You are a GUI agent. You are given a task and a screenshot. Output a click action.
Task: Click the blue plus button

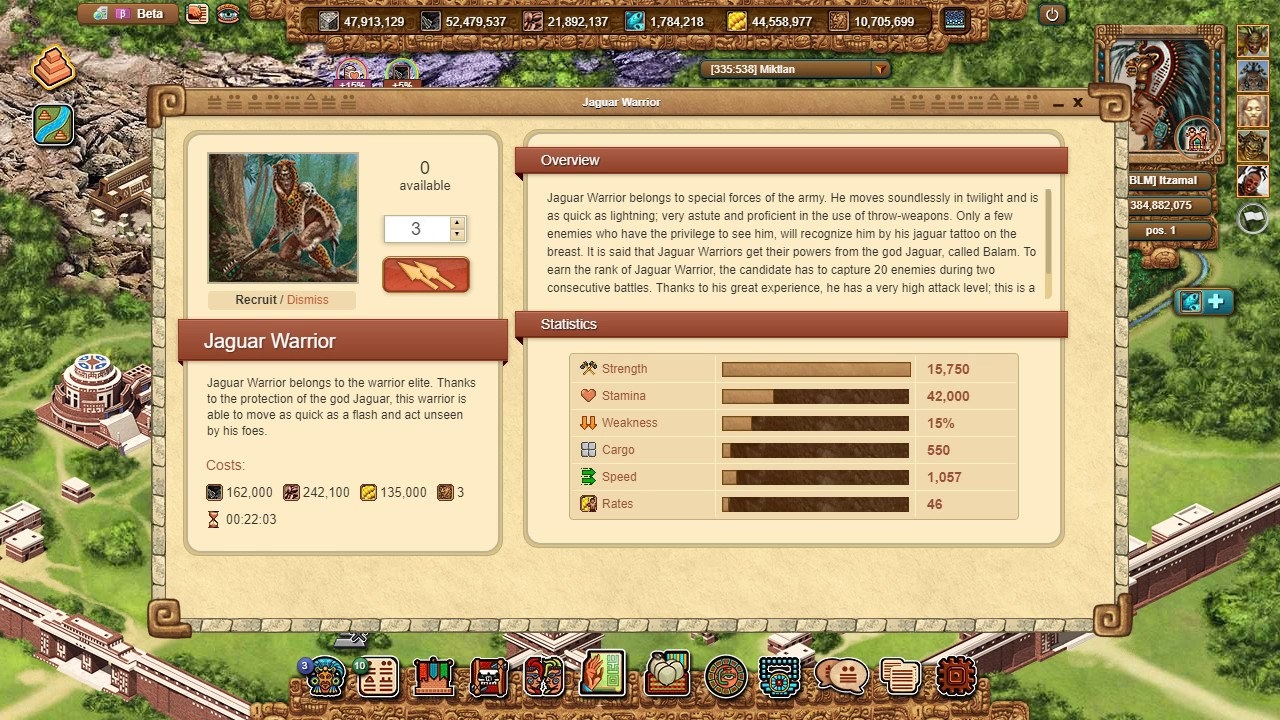[1217, 301]
